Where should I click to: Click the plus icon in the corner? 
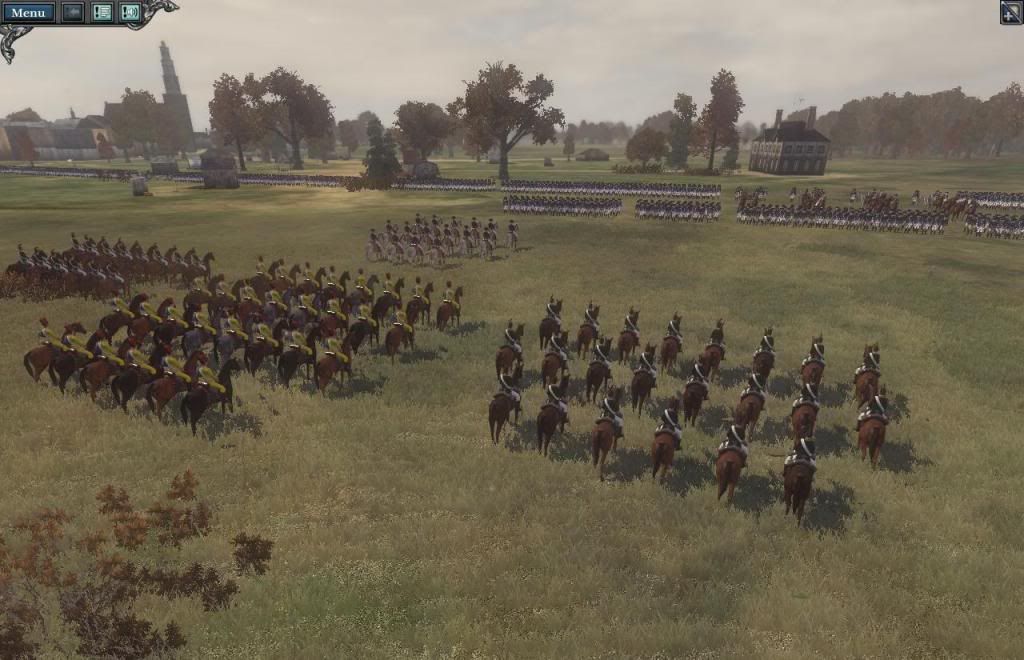[1011, 12]
